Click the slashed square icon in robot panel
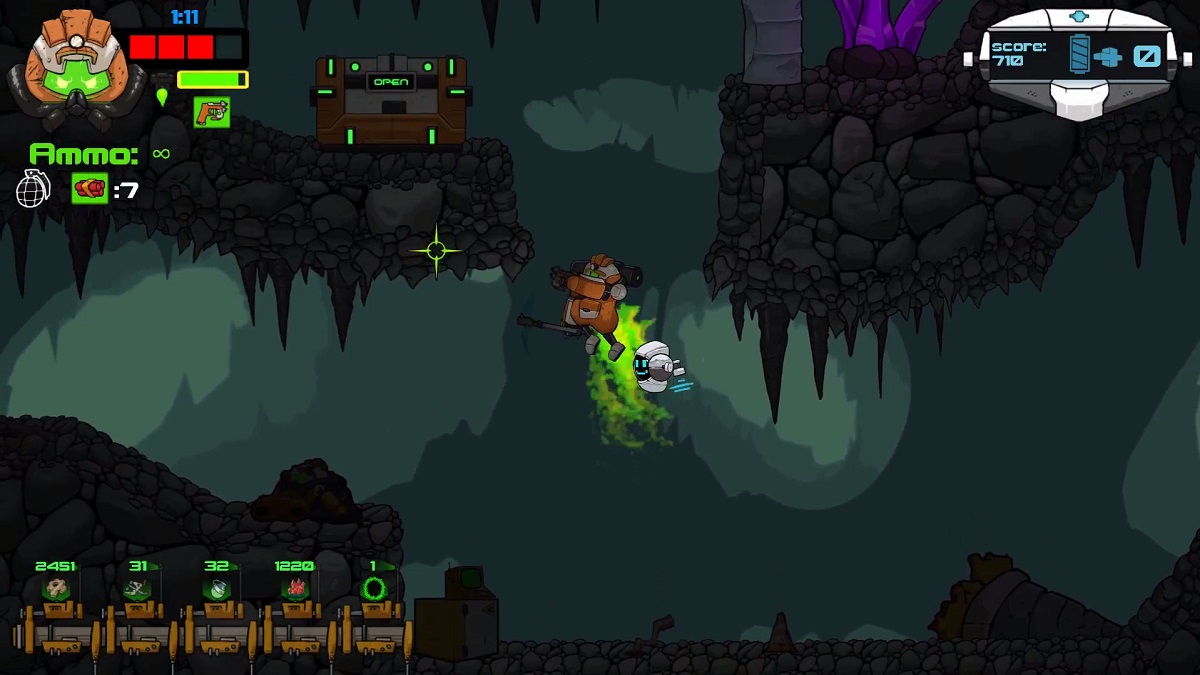The image size is (1200, 675). coord(1146,56)
